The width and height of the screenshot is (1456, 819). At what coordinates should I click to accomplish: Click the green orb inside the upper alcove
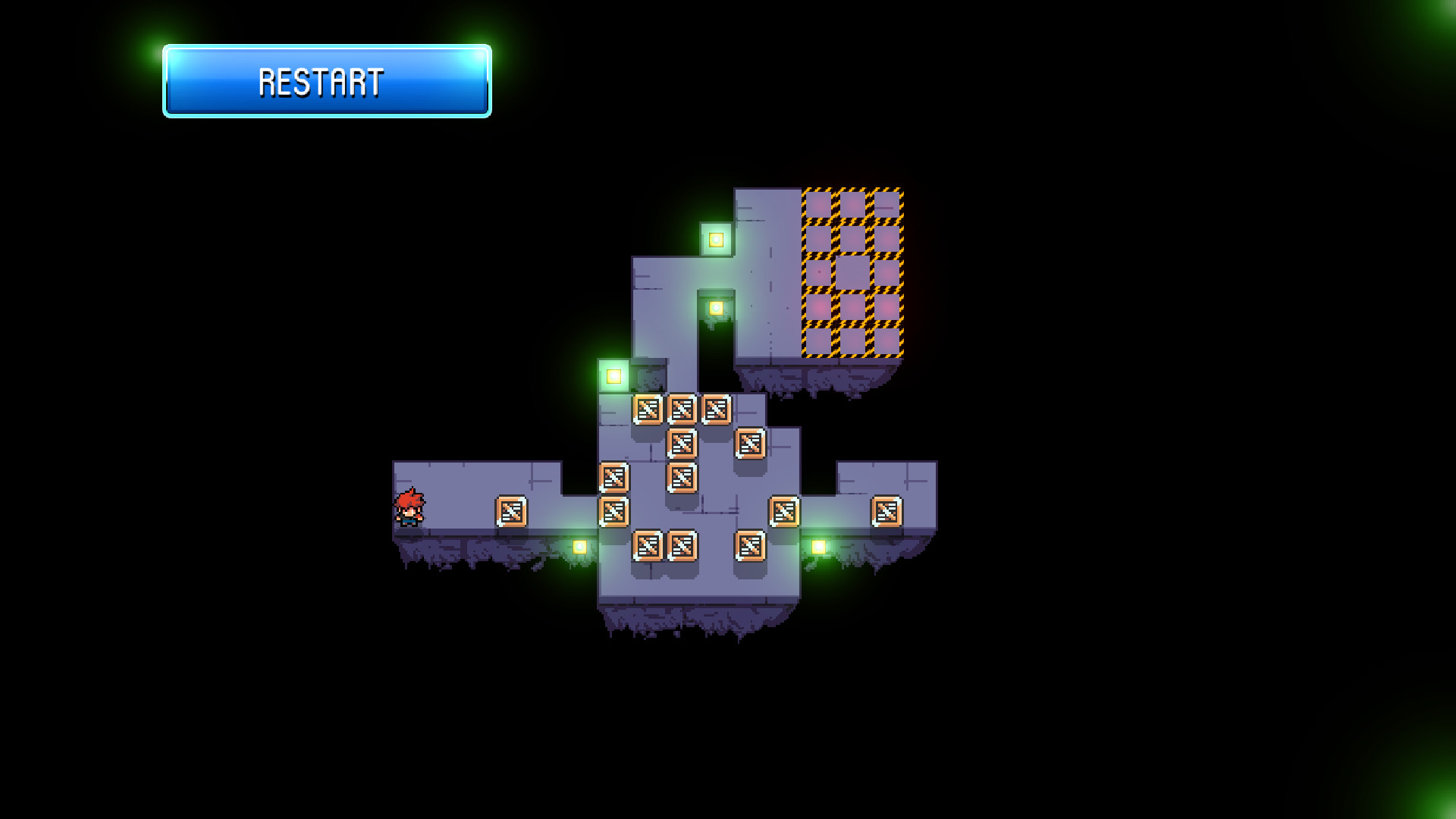pos(715,306)
